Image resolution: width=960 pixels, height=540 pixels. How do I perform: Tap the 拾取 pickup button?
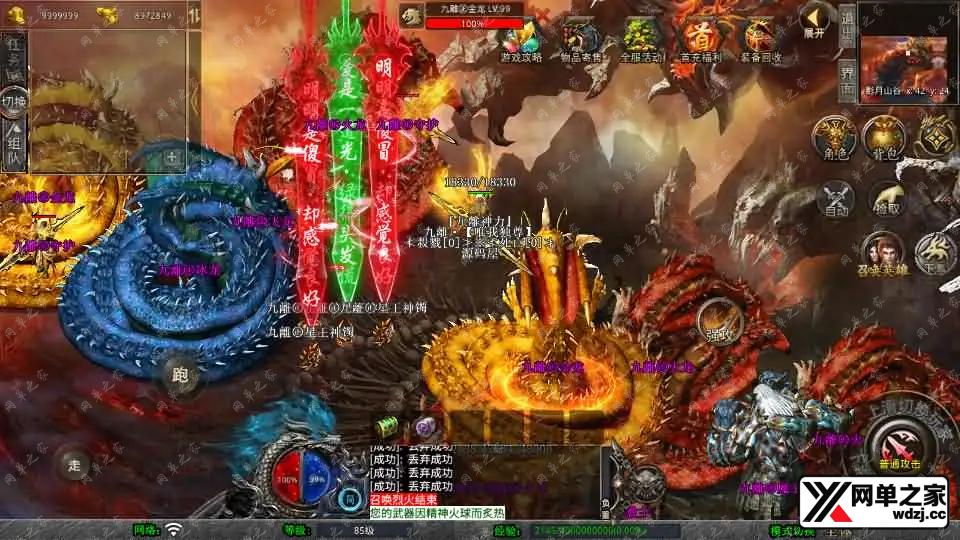tap(884, 196)
